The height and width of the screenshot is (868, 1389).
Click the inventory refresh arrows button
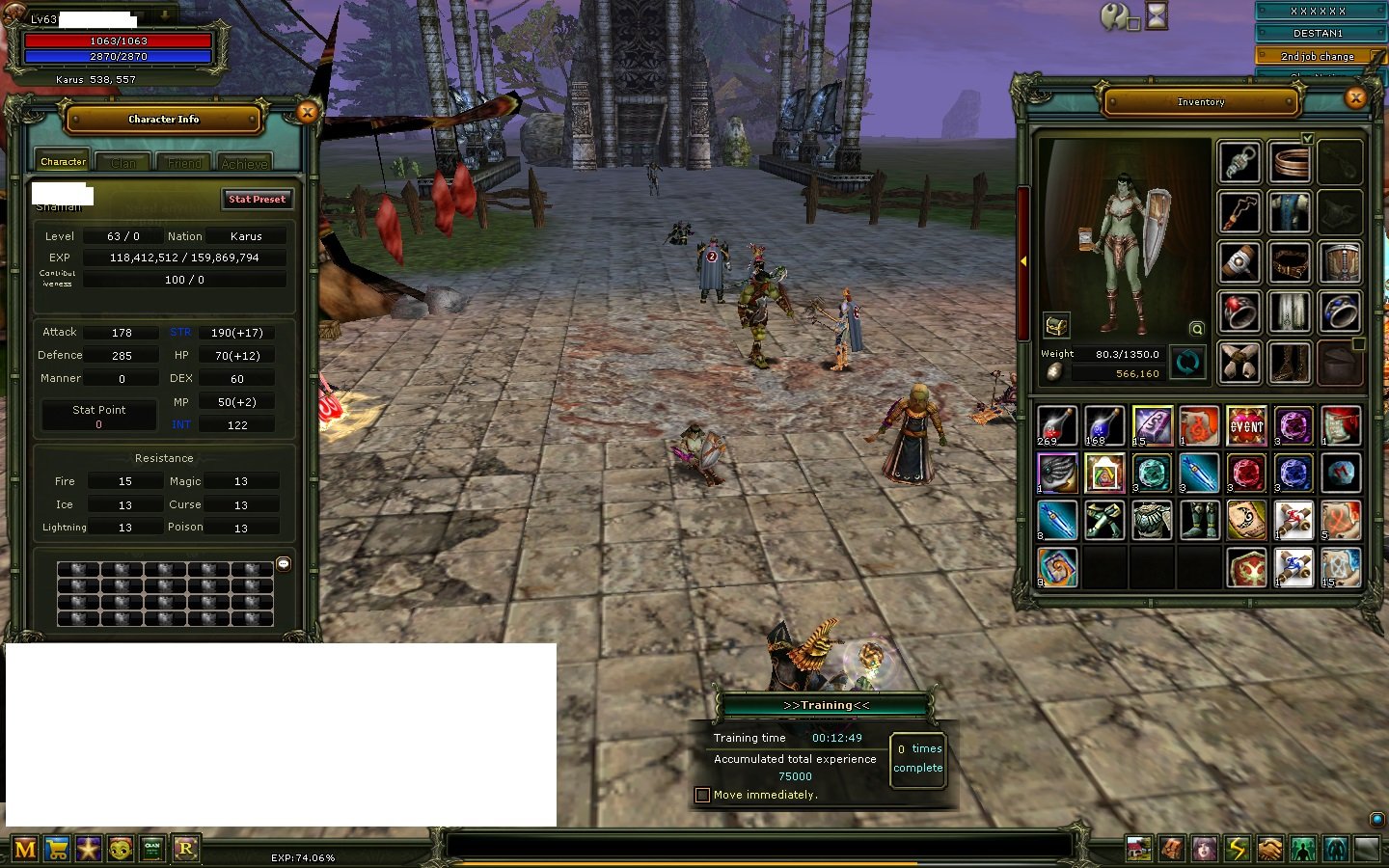coord(1188,363)
